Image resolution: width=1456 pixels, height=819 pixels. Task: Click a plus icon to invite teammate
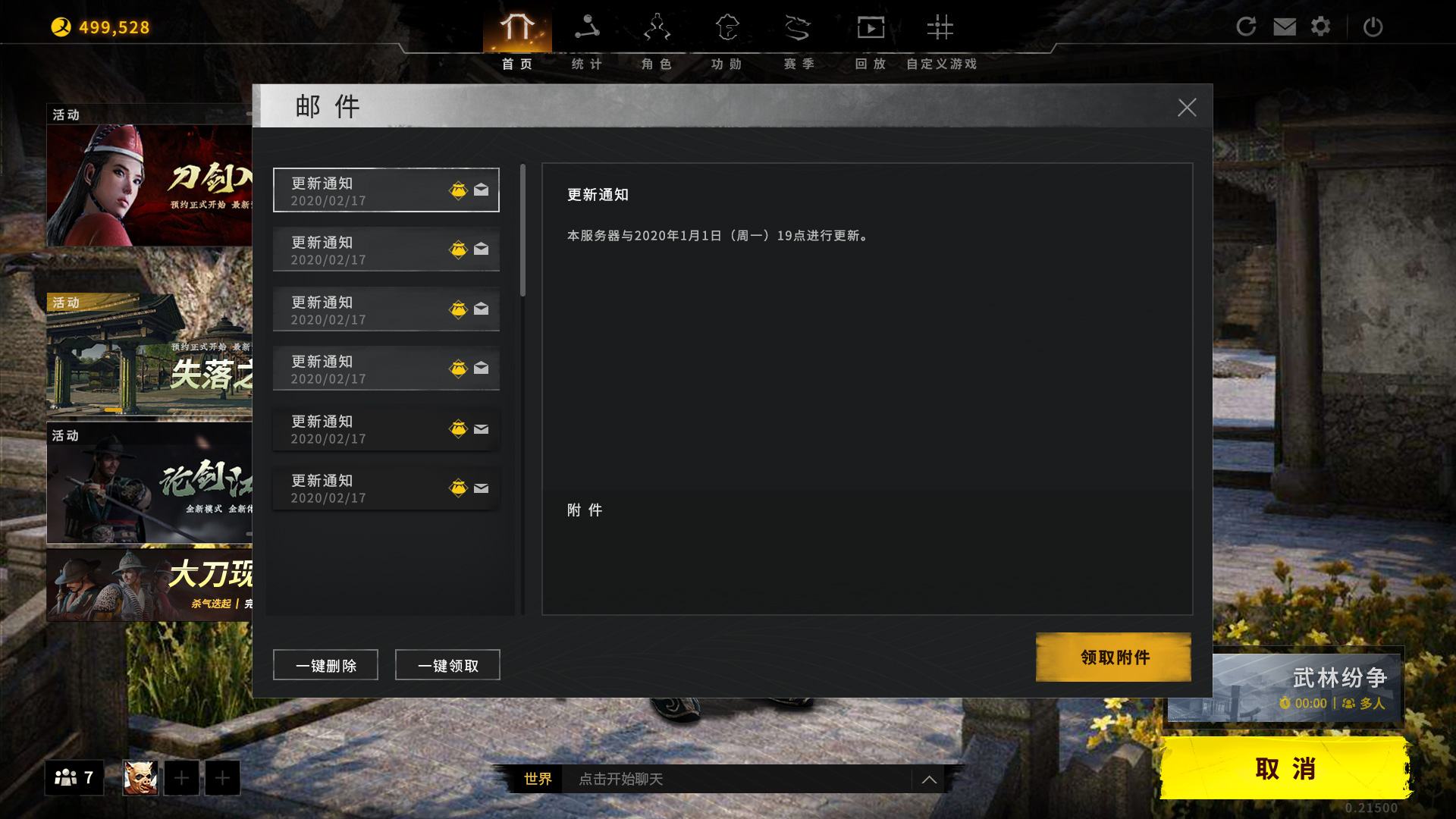pyautogui.click(x=180, y=777)
